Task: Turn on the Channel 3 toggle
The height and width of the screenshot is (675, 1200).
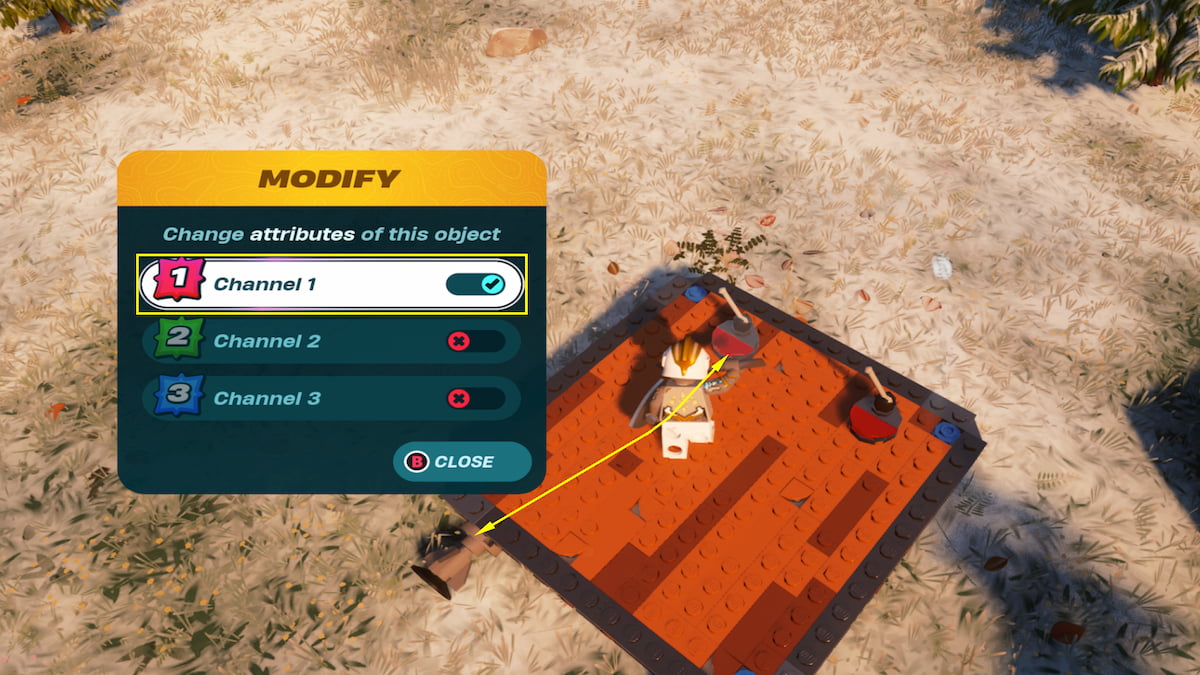Action: (x=475, y=399)
